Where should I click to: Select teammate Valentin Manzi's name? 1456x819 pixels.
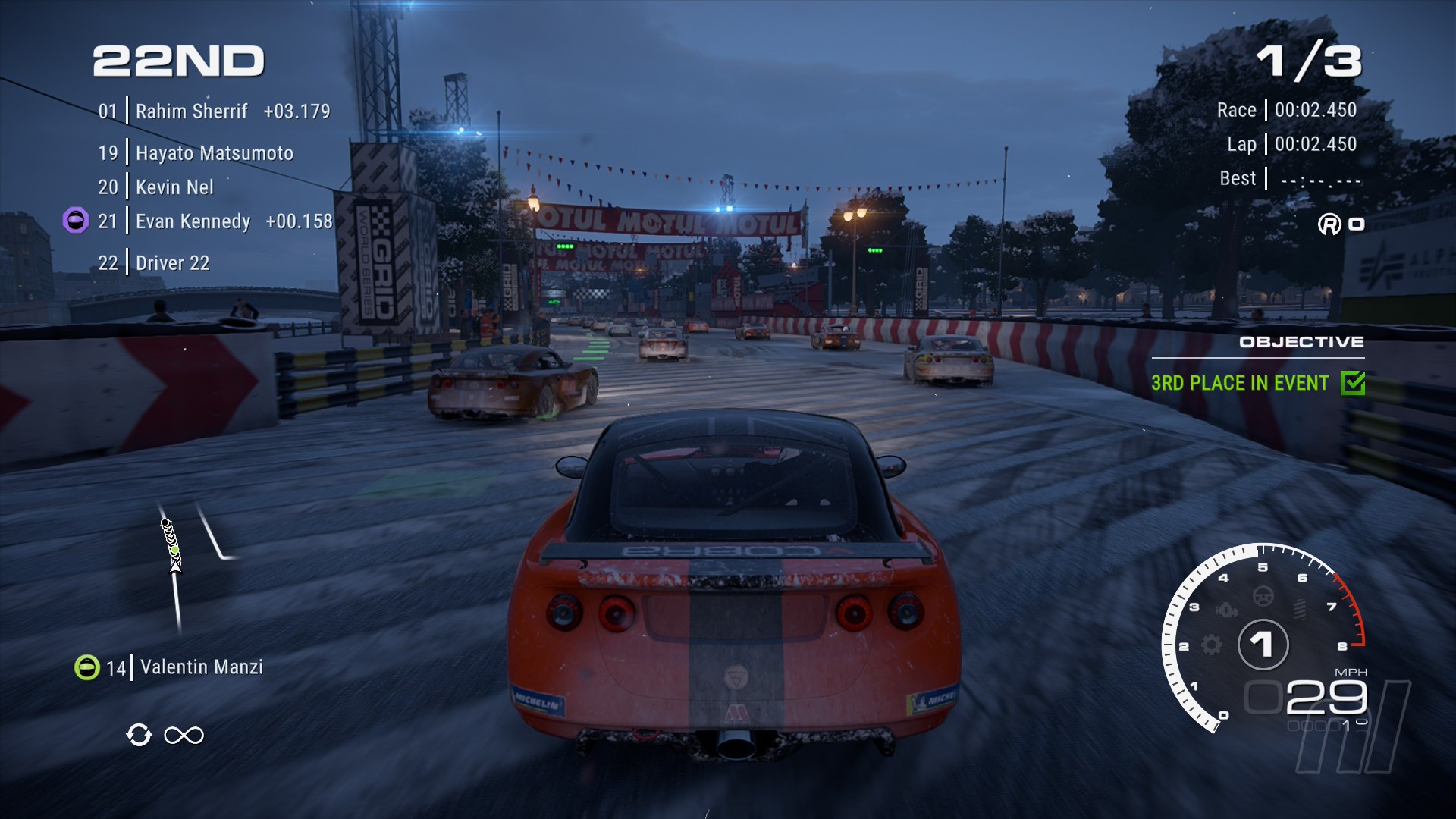click(202, 667)
